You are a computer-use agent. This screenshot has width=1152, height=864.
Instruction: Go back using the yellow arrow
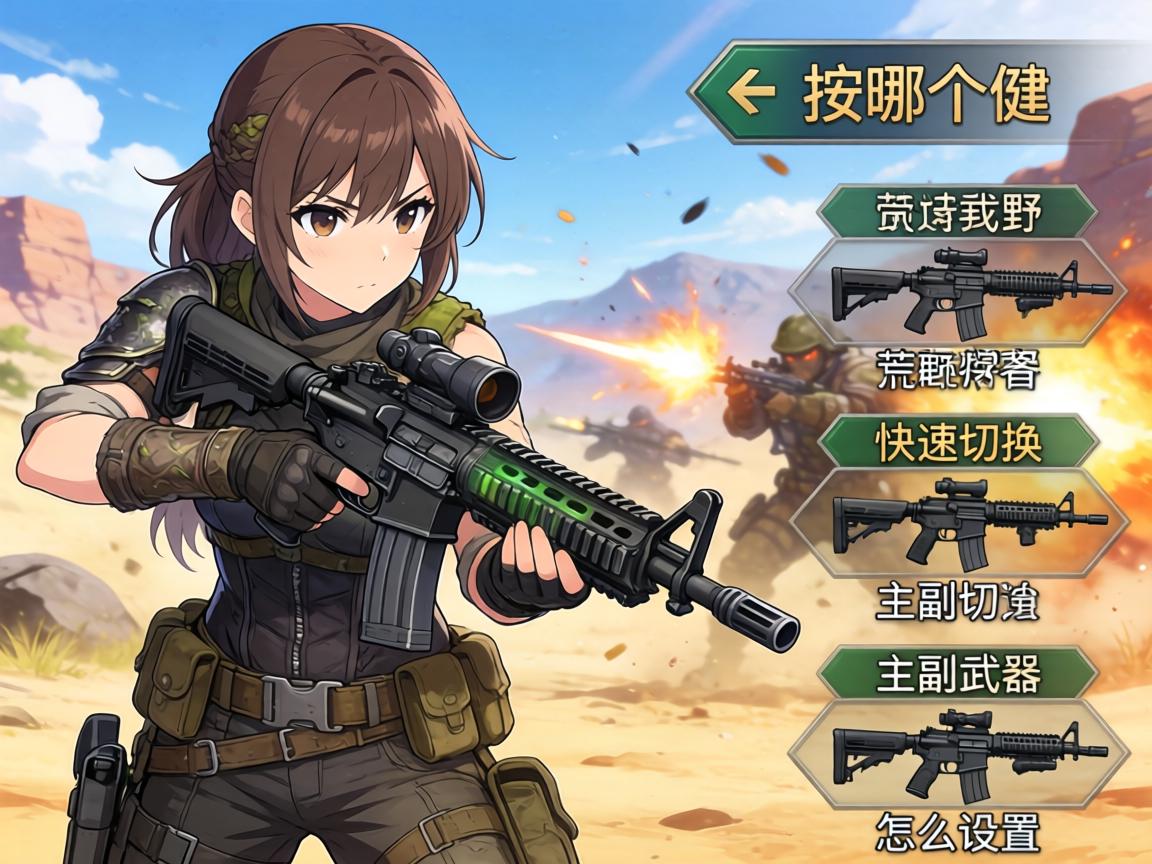[752, 93]
